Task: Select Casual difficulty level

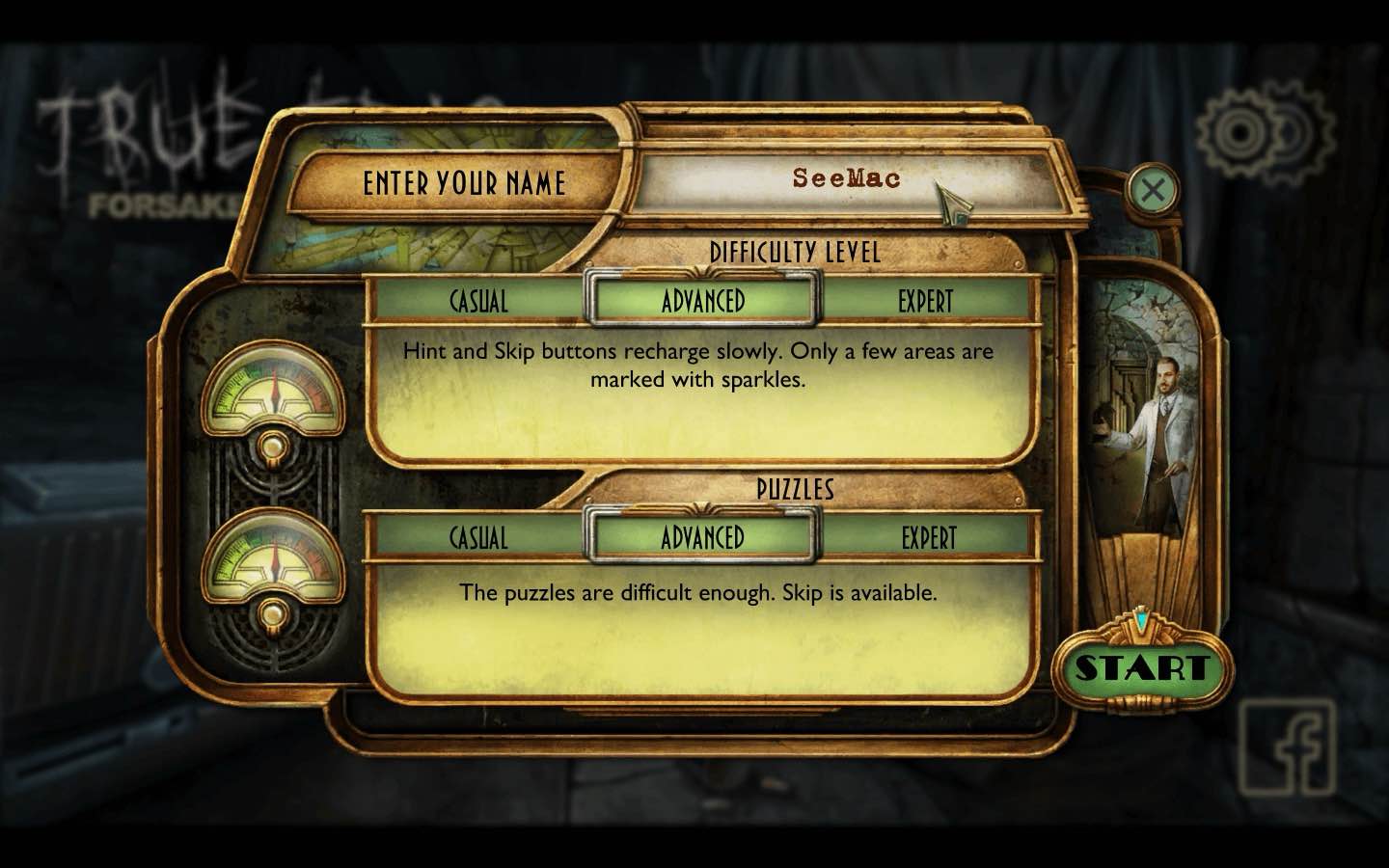Action: tap(478, 301)
